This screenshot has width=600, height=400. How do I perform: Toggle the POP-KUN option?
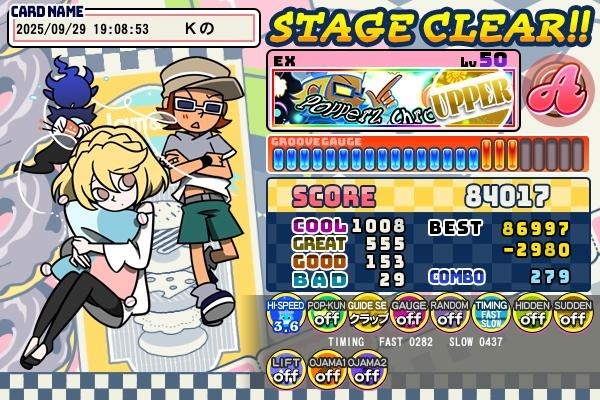325,316
